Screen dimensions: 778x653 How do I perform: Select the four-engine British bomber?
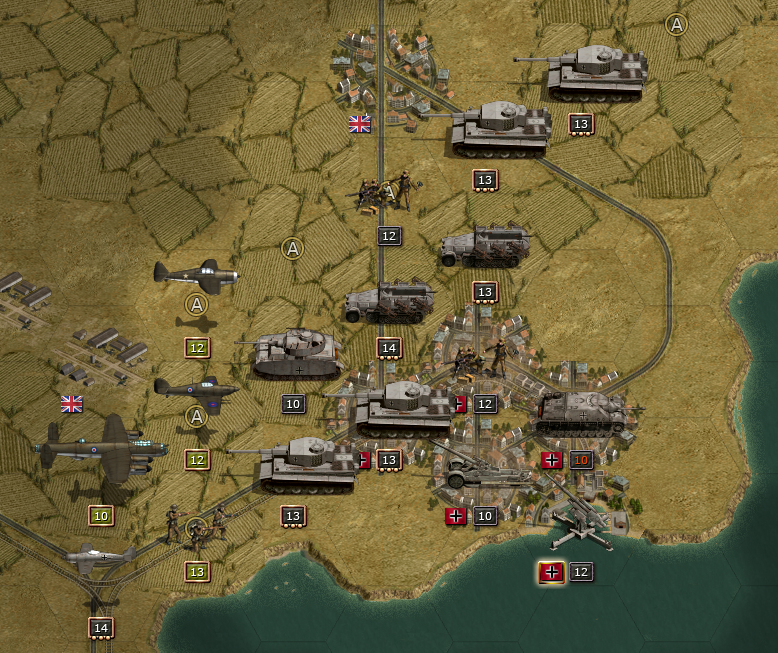click(100, 449)
